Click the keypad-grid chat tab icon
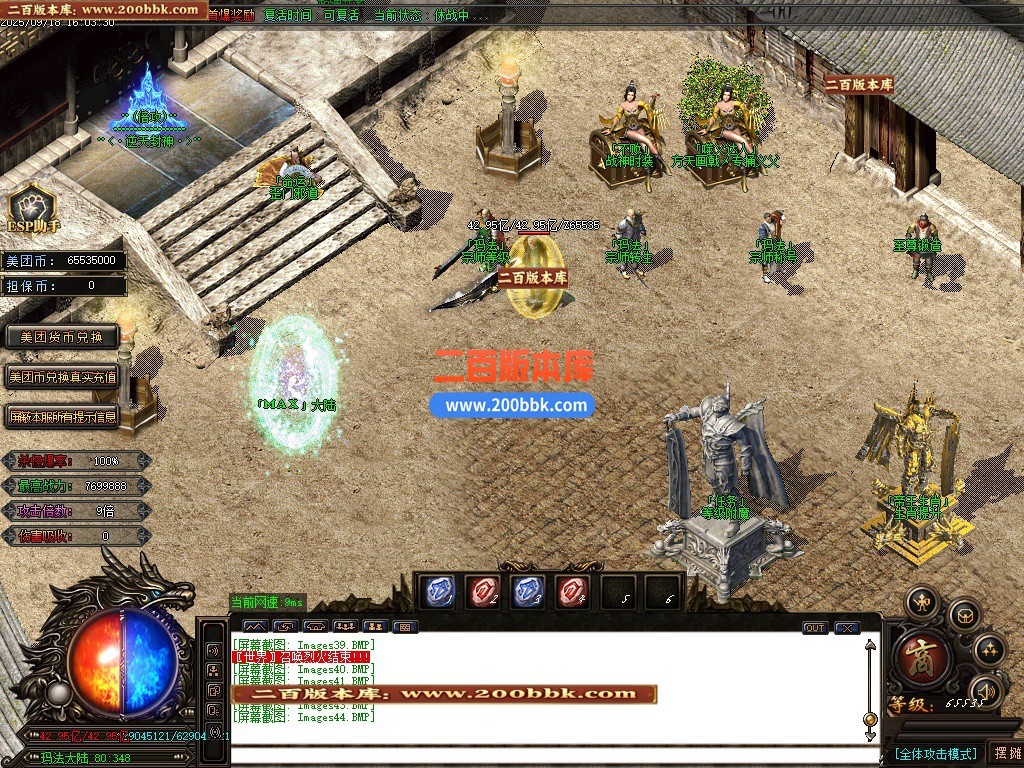 pos(404,627)
